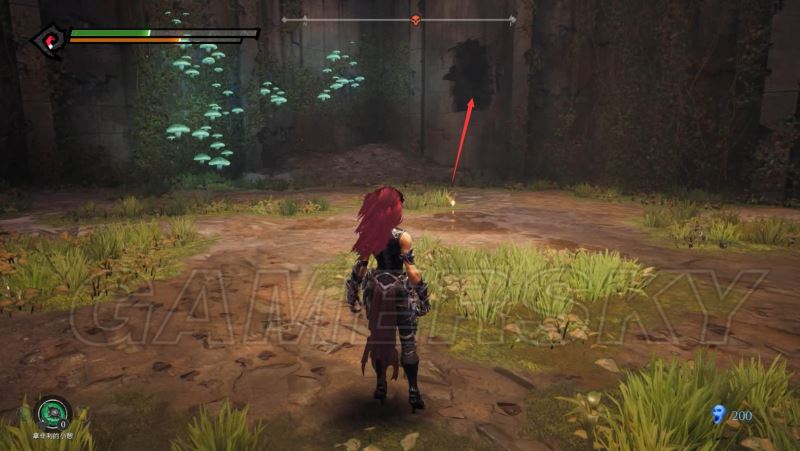Click the red skull marker on the compass
This screenshot has width=800, height=451.
coord(416,20)
